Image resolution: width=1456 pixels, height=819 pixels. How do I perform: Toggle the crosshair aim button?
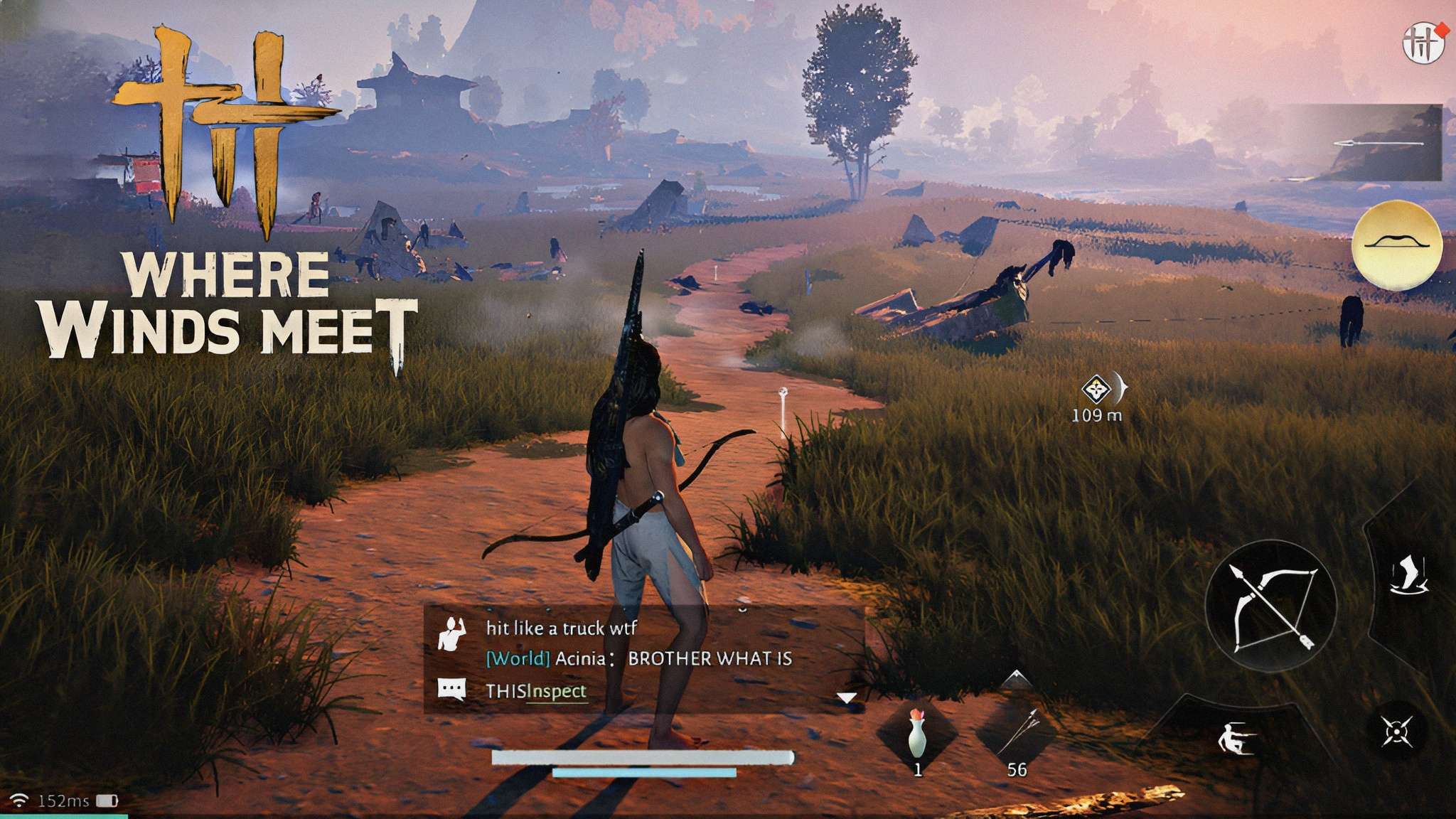coord(1397,732)
